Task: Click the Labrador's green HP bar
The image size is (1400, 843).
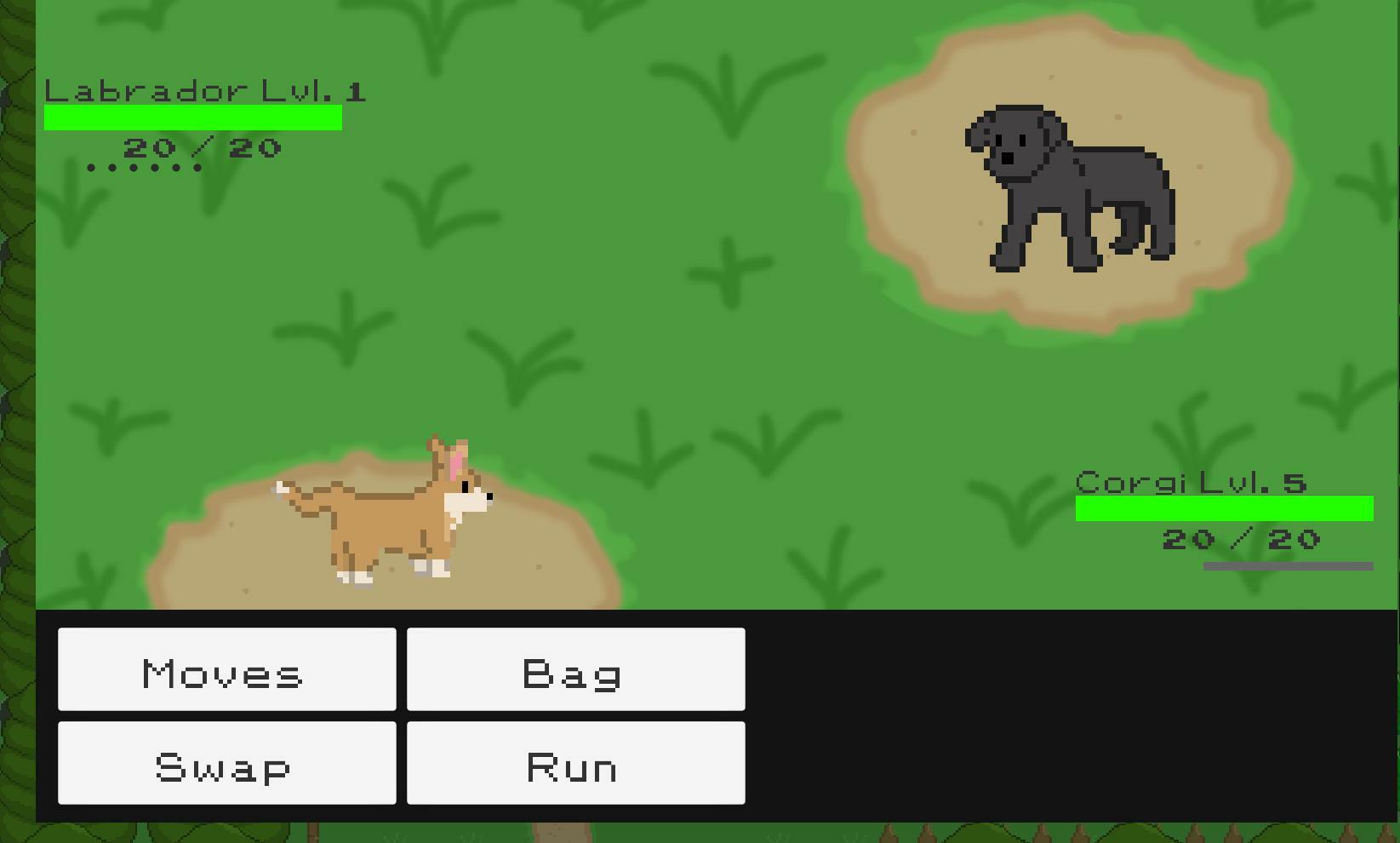Action: pyautogui.click(x=191, y=116)
